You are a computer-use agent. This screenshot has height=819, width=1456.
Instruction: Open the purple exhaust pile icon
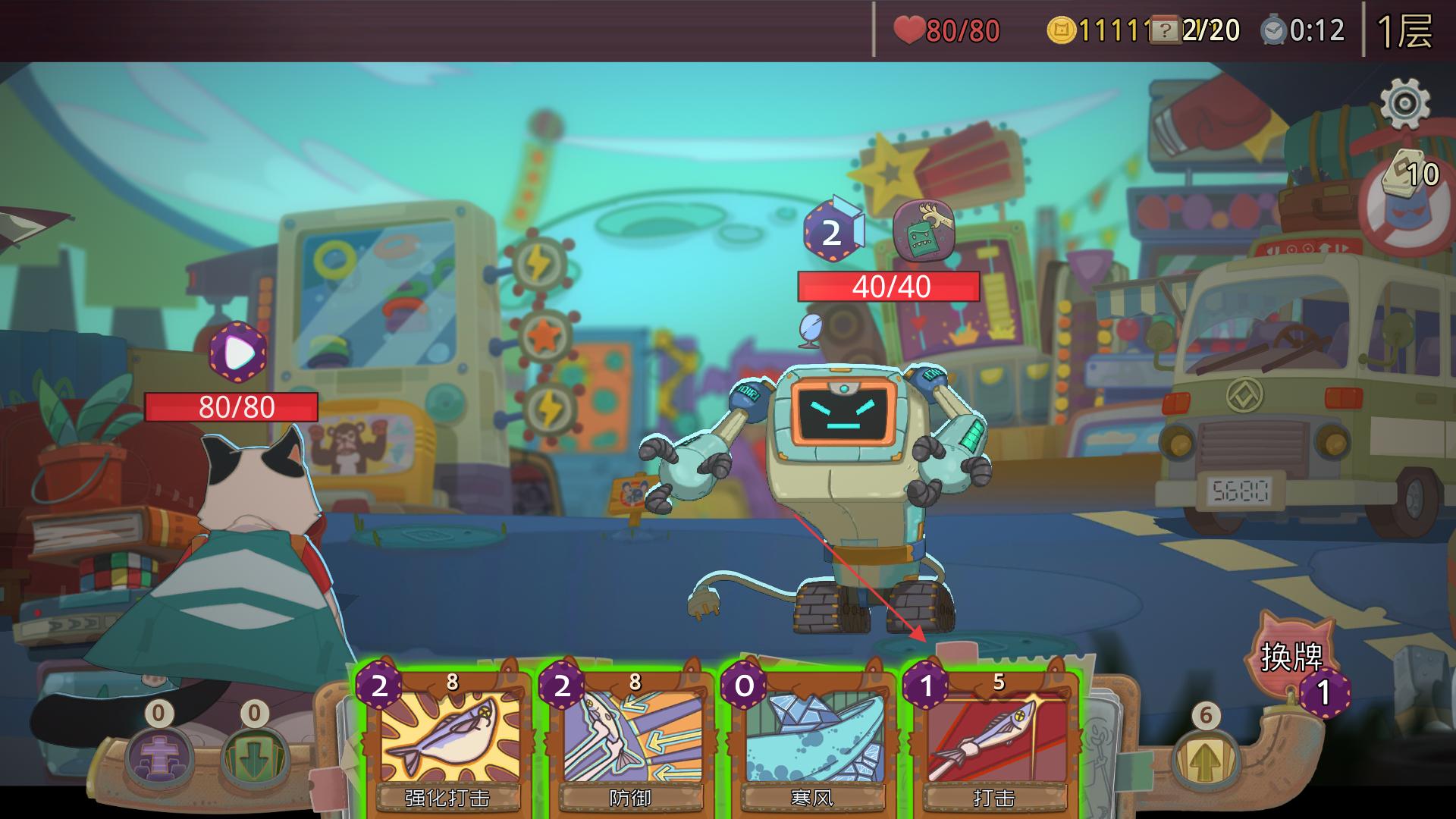(x=159, y=755)
